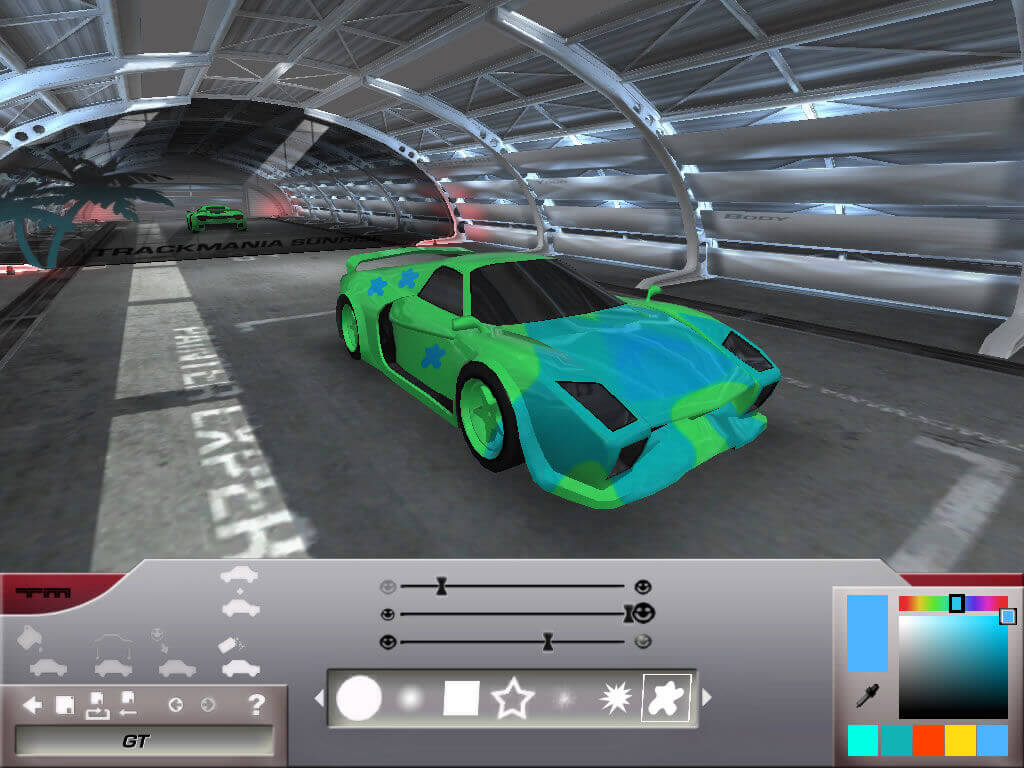Select the star outline brush
Image resolution: width=1024 pixels, height=768 pixels.
coord(512,698)
